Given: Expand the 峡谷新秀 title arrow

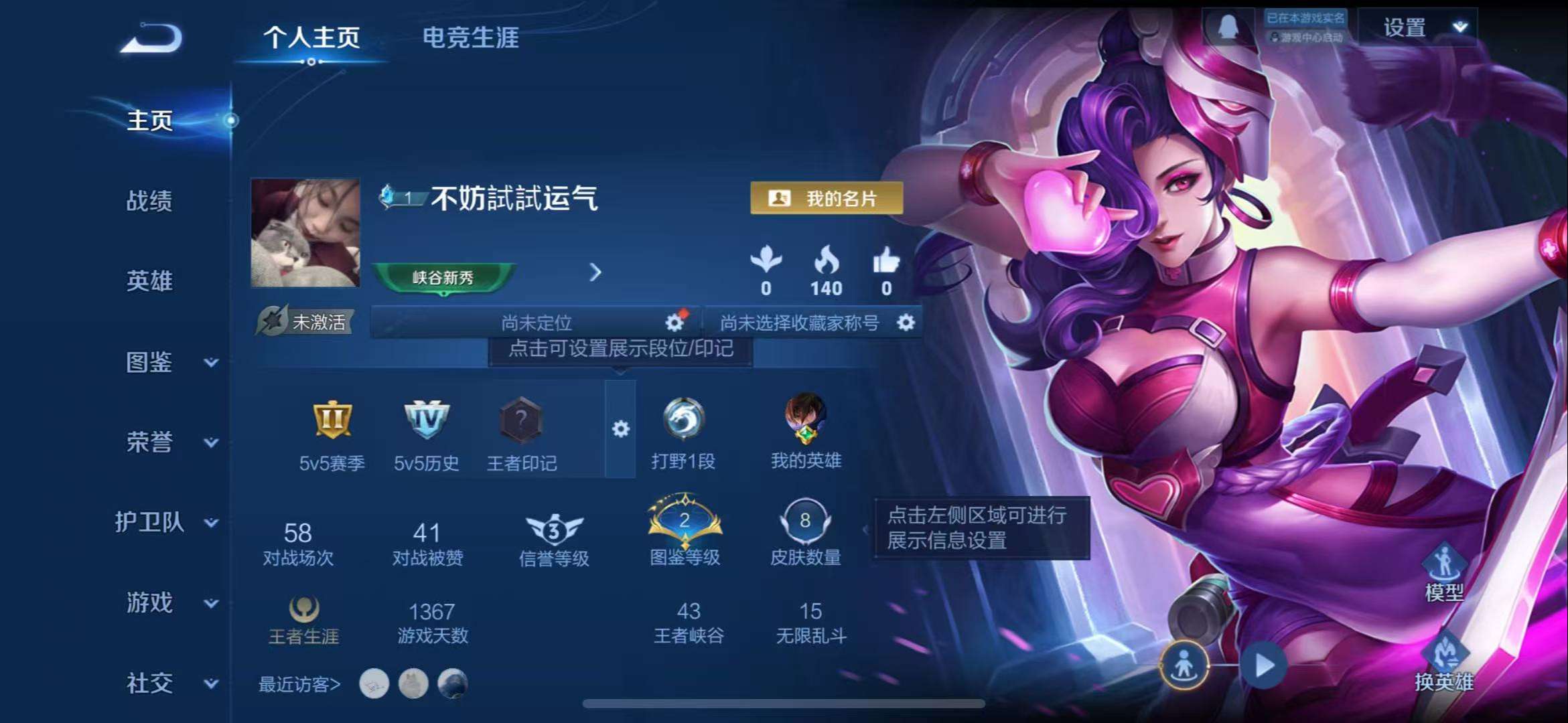Looking at the screenshot, I should tap(595, 273).
